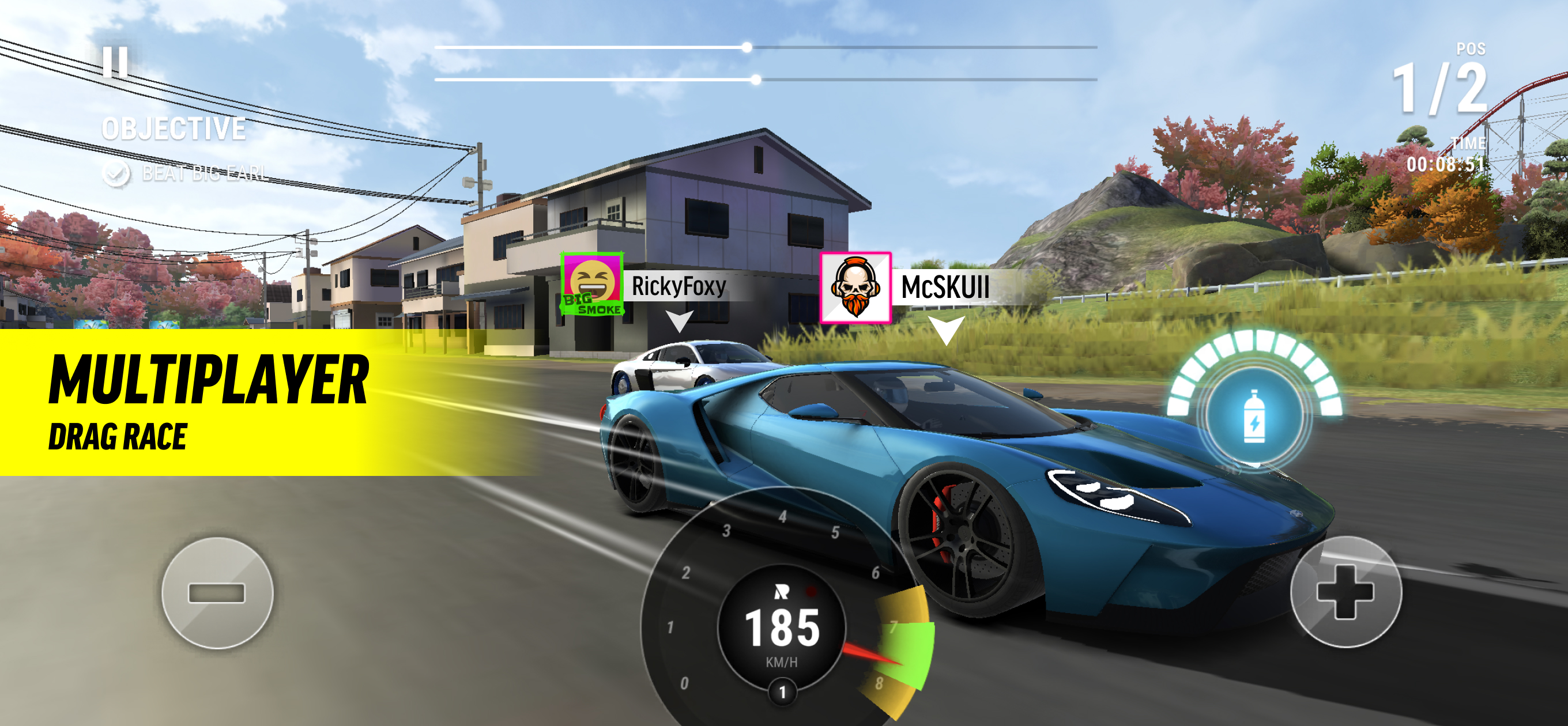Select McSKUll's skull avatar

855,288
